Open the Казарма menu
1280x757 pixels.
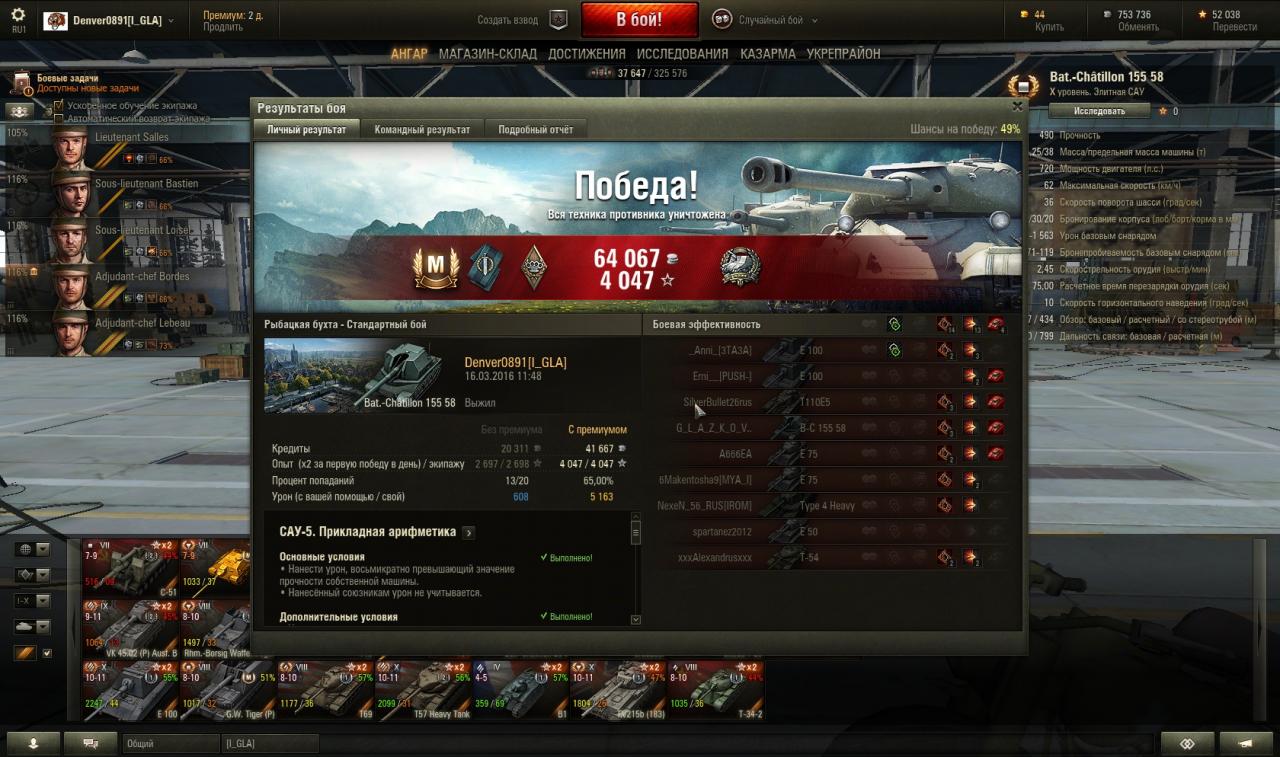[767, 54]
